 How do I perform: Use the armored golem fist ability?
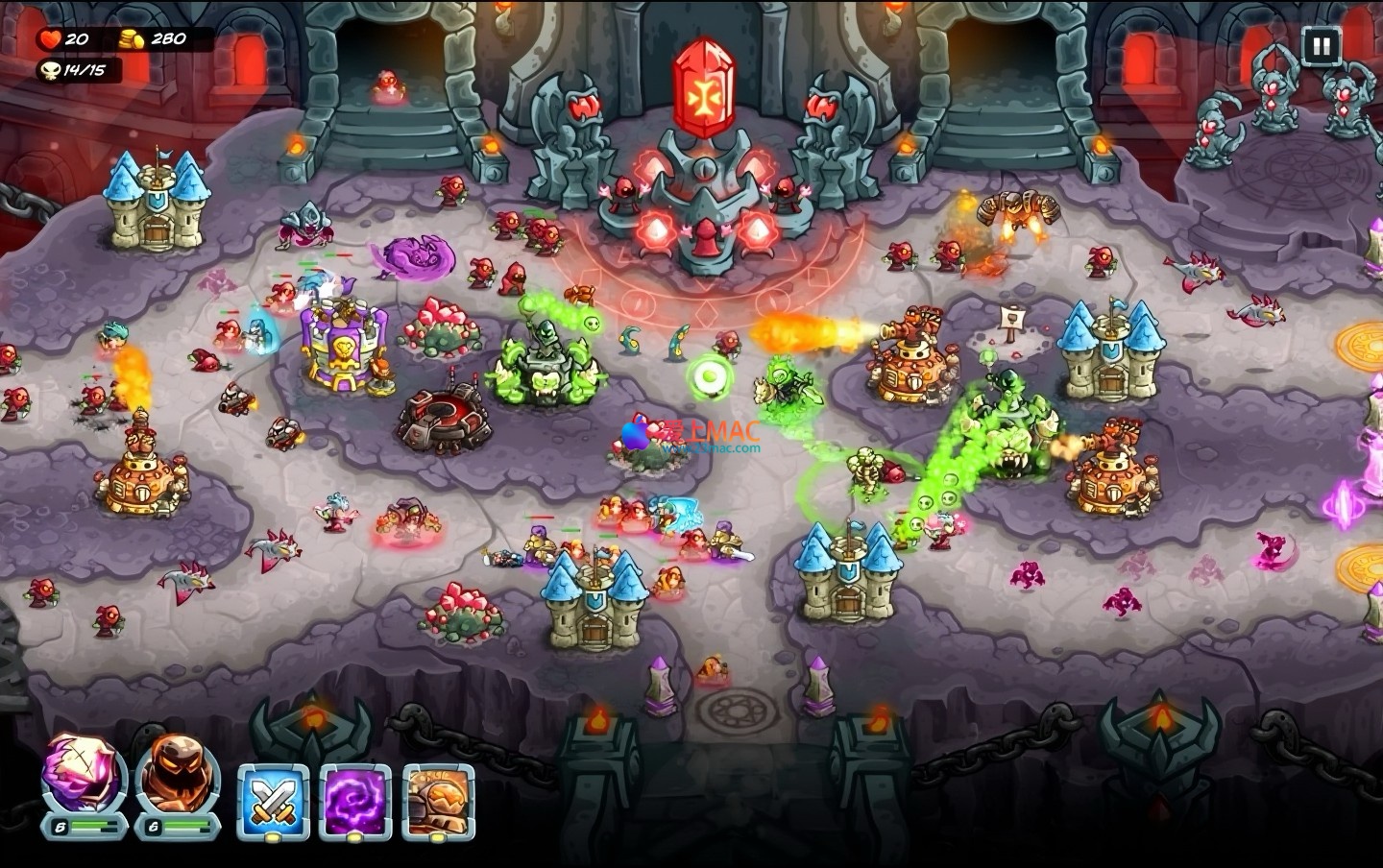pos(439,801)
